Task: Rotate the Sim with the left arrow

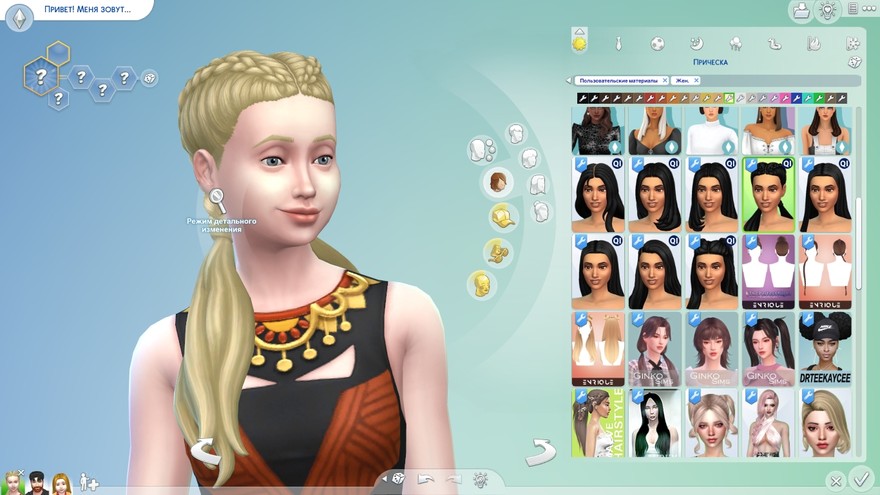Action: point(206,450)
